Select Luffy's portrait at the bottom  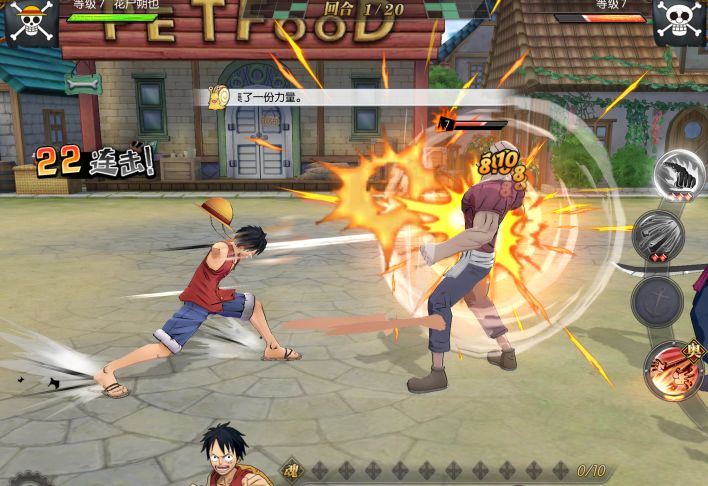click(228, 458)
